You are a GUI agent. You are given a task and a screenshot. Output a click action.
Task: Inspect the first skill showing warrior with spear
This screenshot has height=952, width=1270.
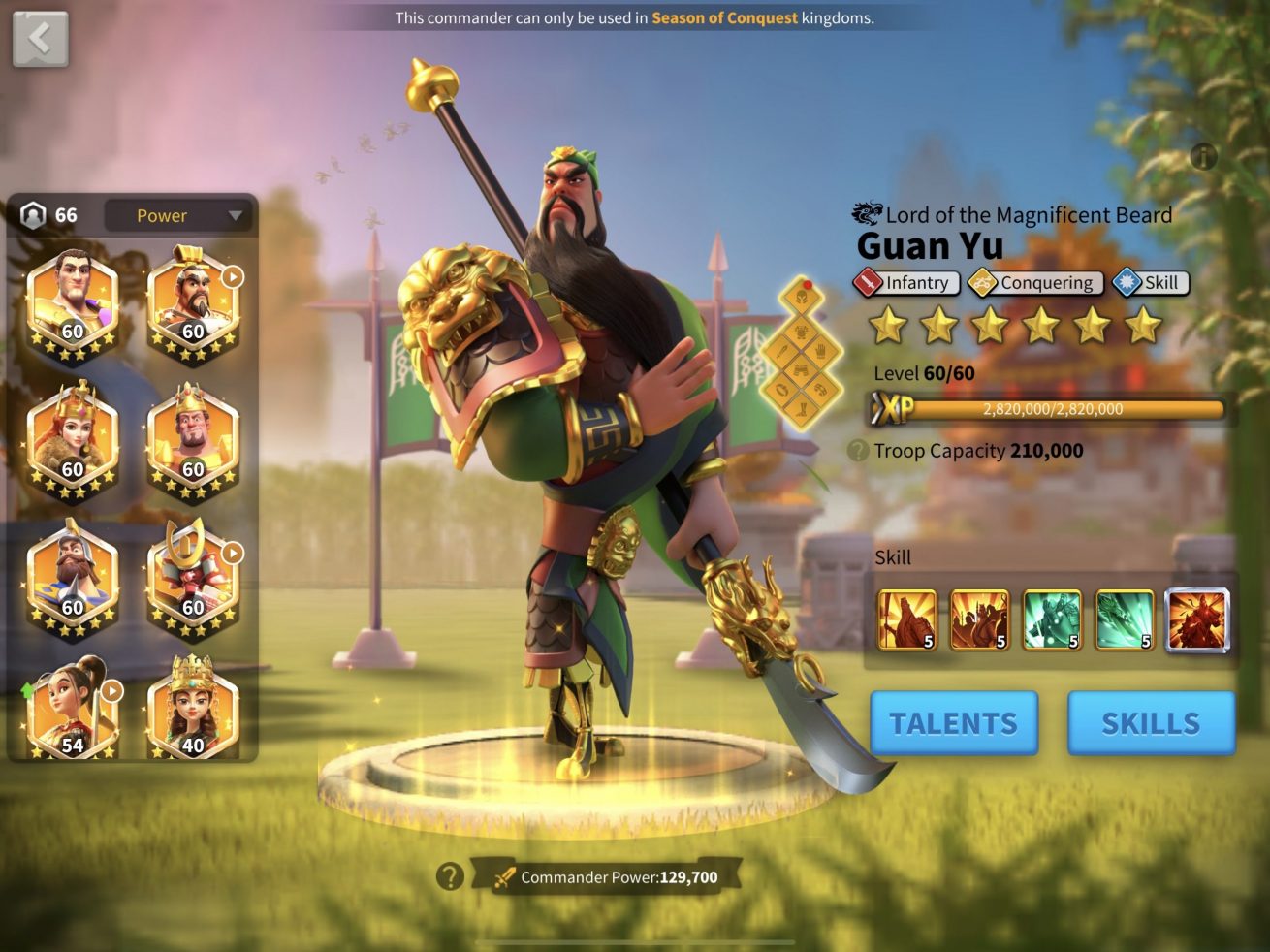(907, 619)
